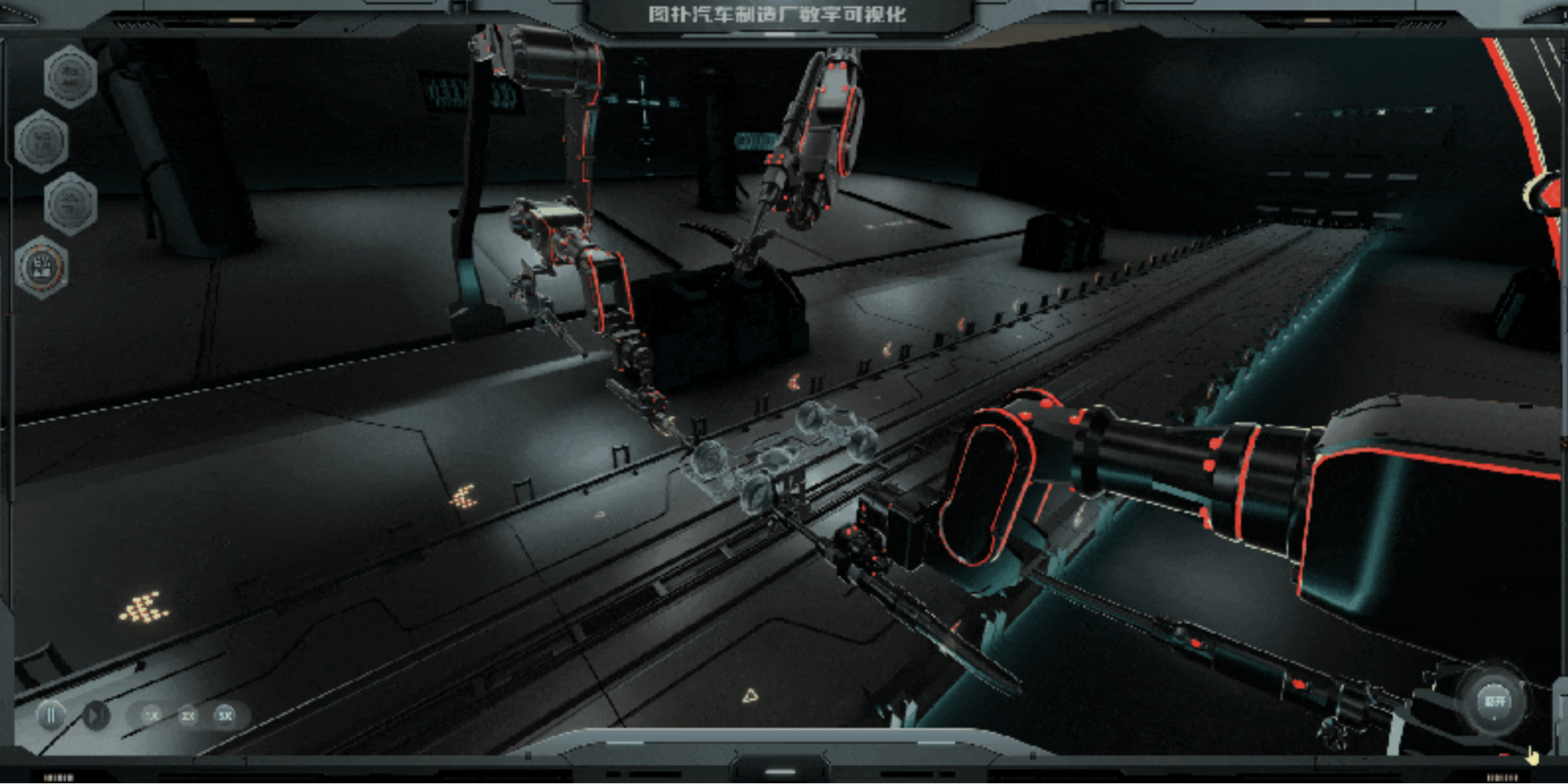
Task: Select the orange-ringed hexagon button
Action: tap(42, 267)
